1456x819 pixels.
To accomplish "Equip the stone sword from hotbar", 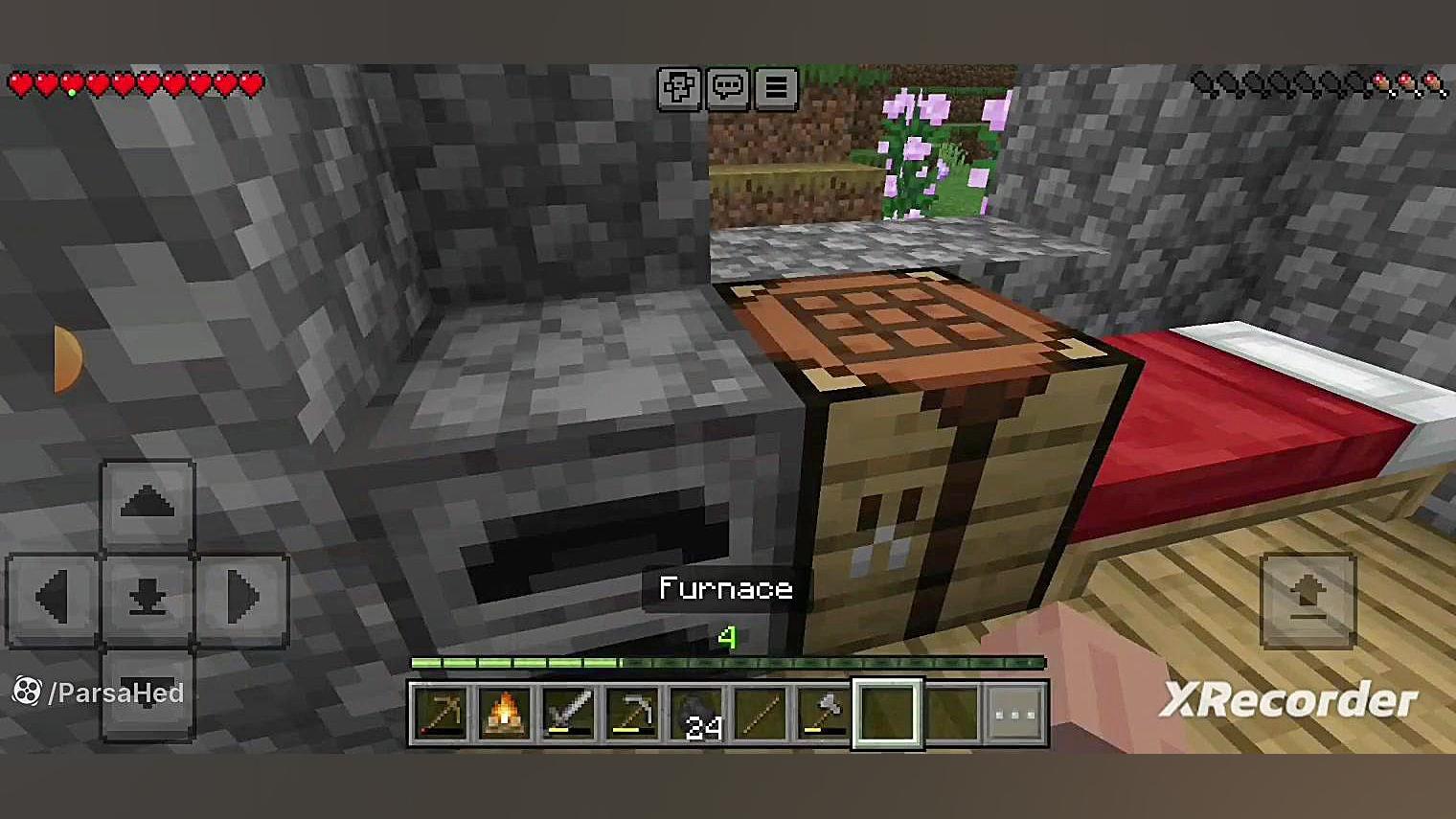I will tap(569, 713).
